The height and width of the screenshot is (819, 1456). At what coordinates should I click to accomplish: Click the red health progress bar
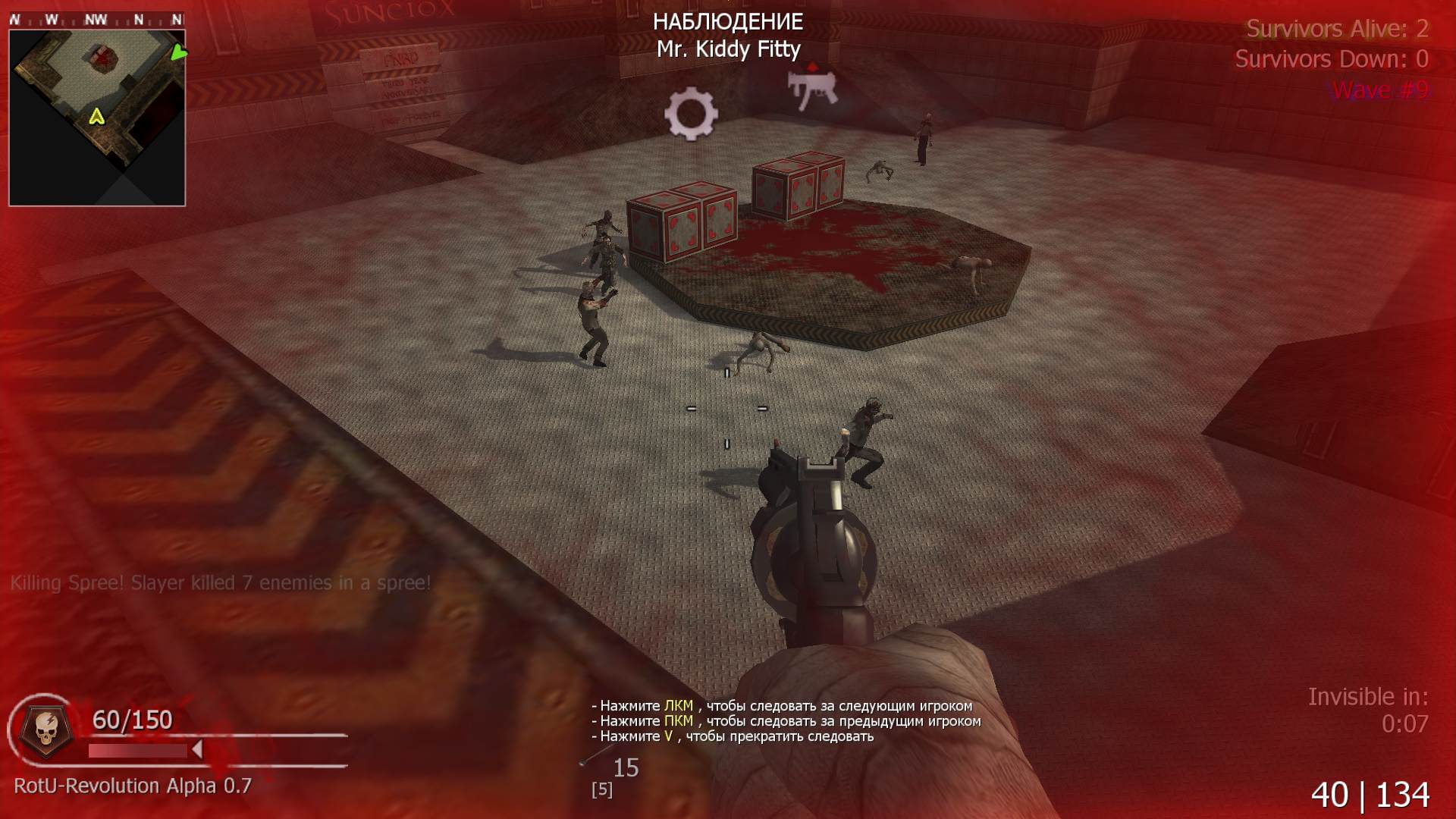click(136, 749)
